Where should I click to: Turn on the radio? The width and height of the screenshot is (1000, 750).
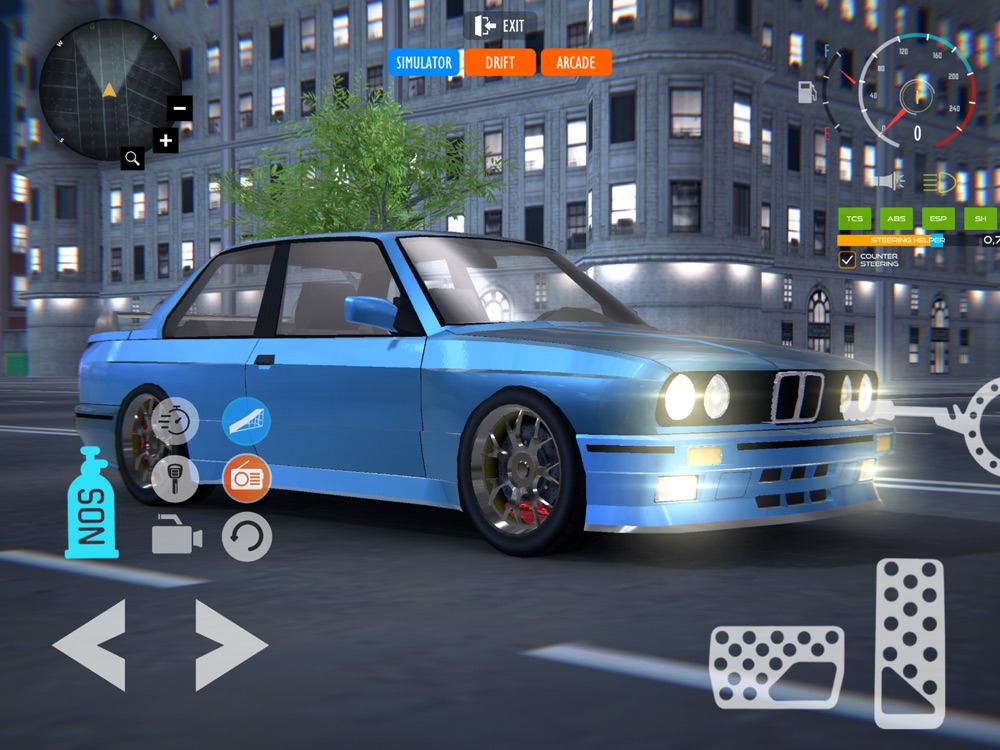pyautogui.click(x=246, y=479)
